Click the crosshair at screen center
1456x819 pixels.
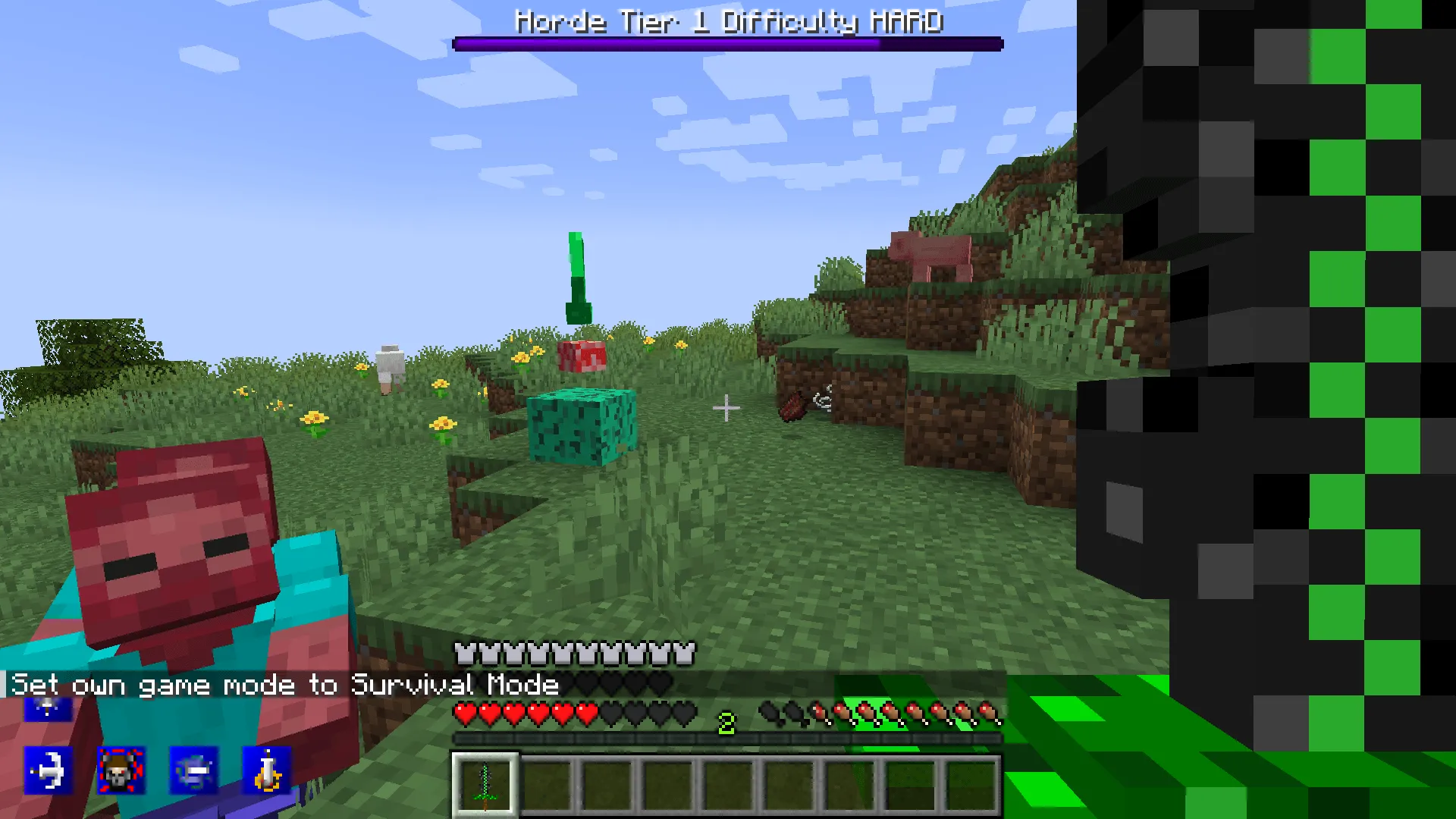click(727, 408)
